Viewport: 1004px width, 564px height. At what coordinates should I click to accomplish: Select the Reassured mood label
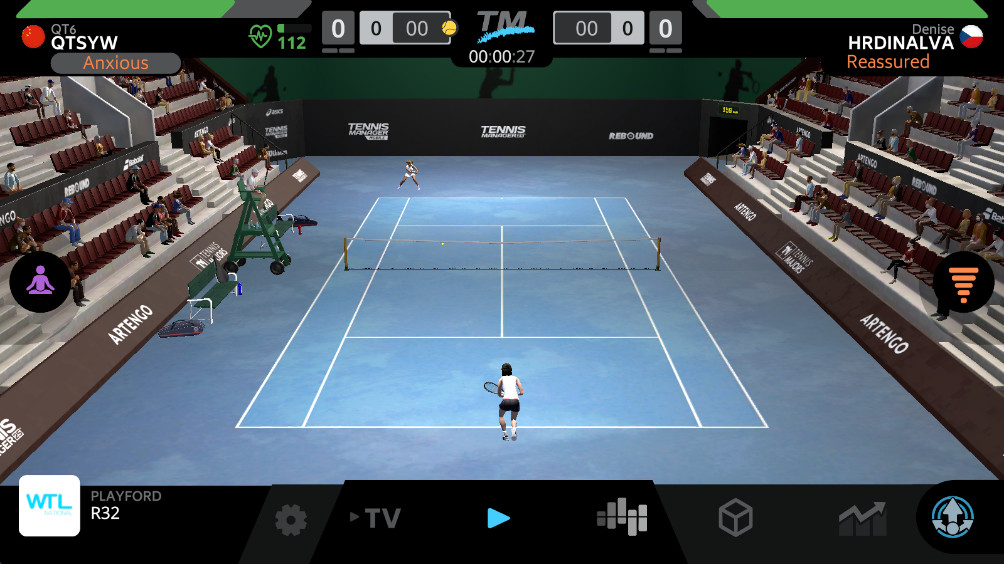click(888, 62)
